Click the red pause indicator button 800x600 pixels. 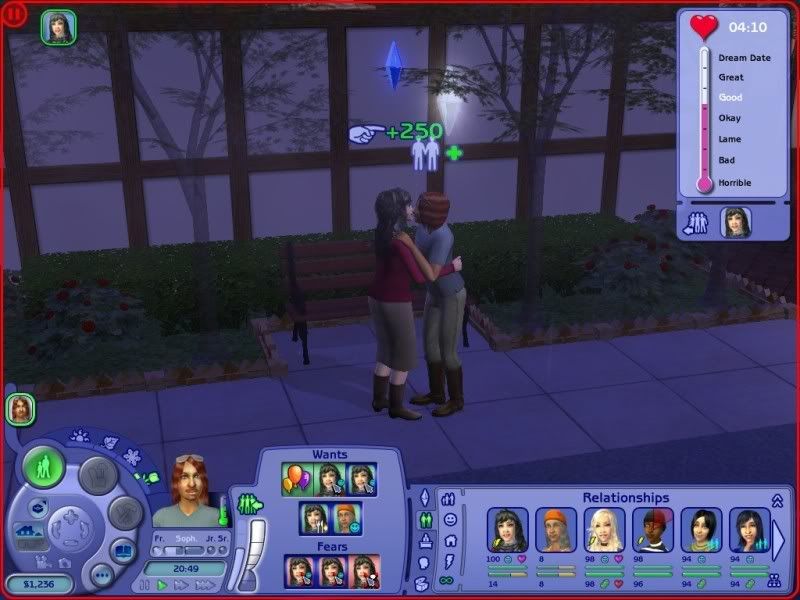click(x=15, y=16)
